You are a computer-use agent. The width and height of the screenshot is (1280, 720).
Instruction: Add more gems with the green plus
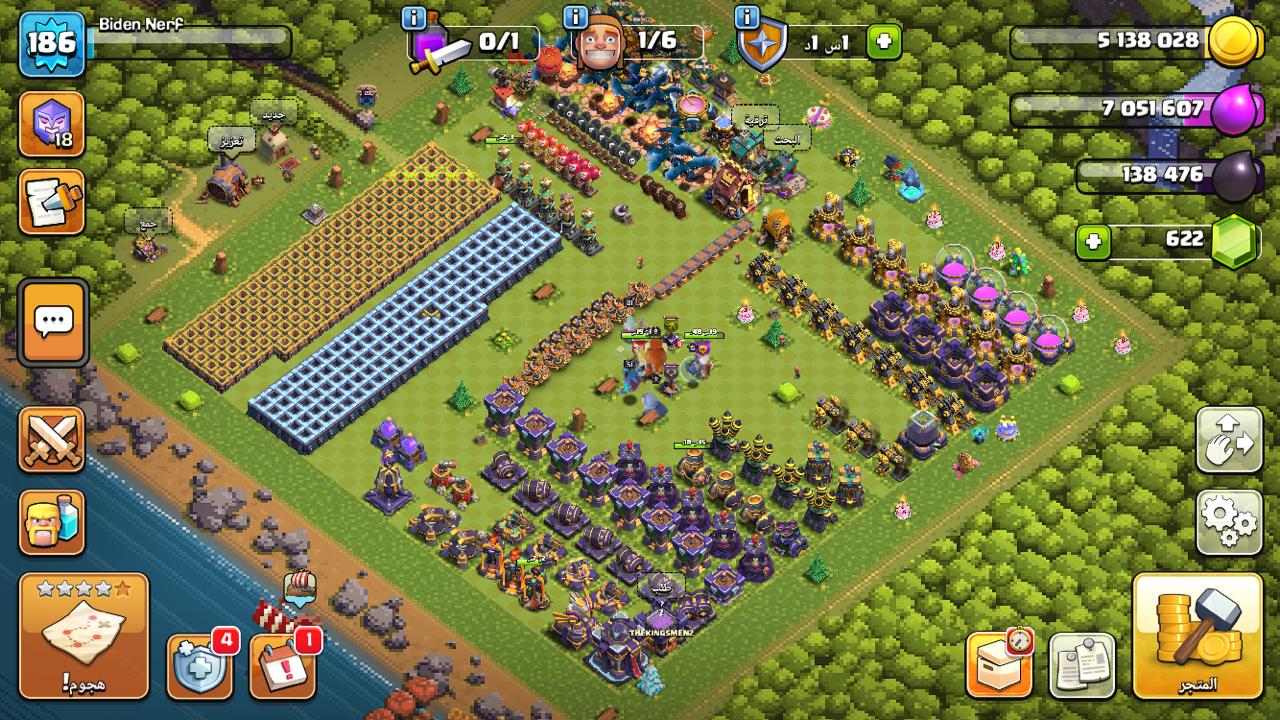[x=1094, y=242]
